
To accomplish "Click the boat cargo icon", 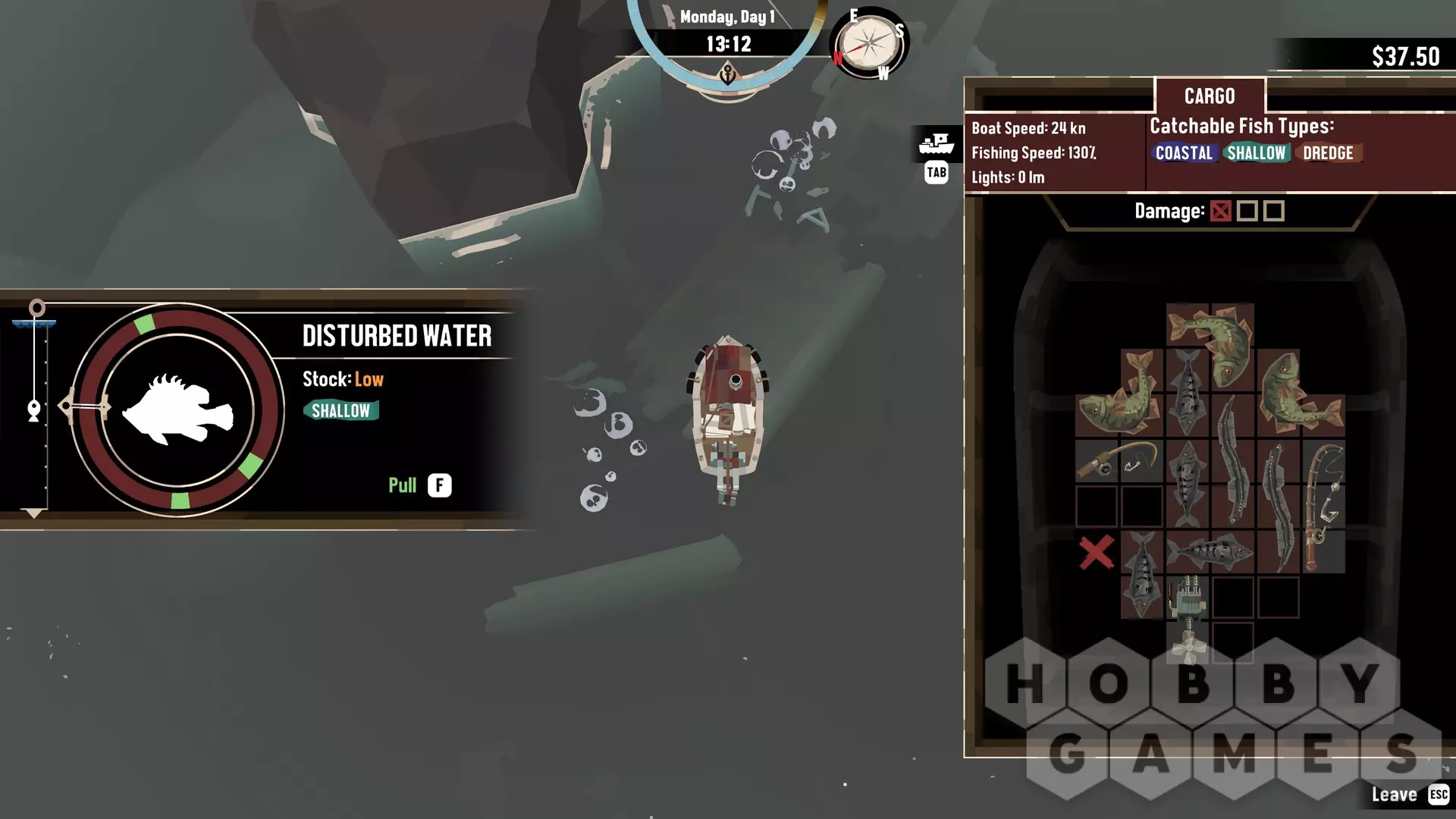I will pyautogui.click(x=937, y=143).
